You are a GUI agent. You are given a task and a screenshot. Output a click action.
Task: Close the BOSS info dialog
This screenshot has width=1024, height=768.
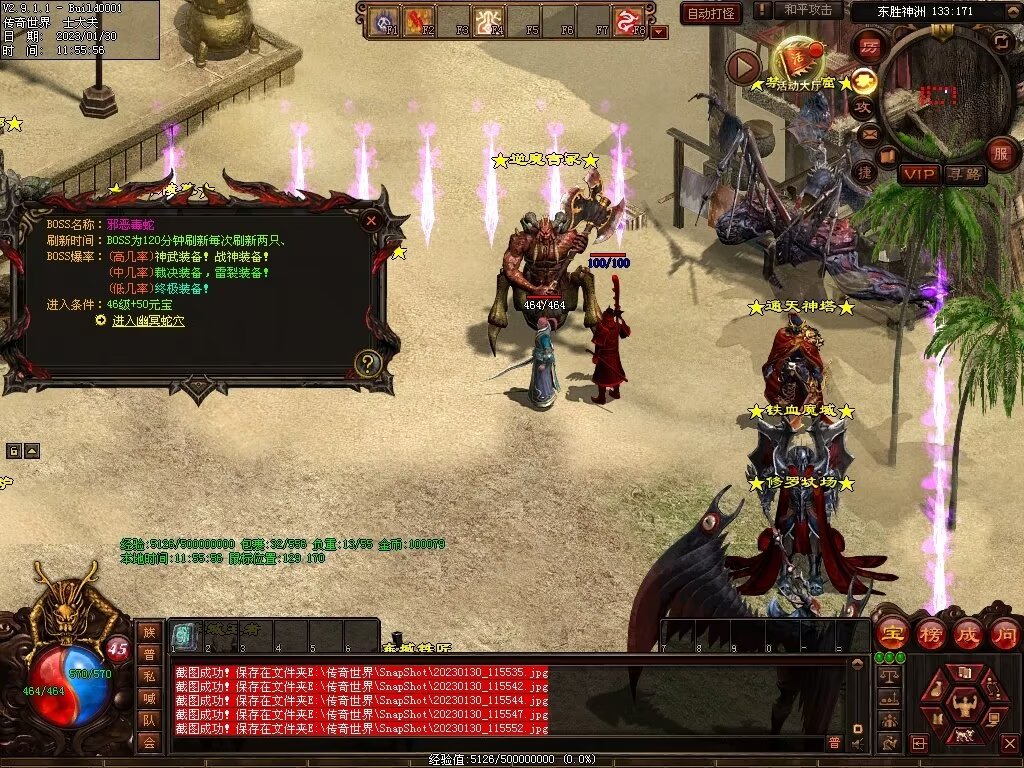point(371,220)
